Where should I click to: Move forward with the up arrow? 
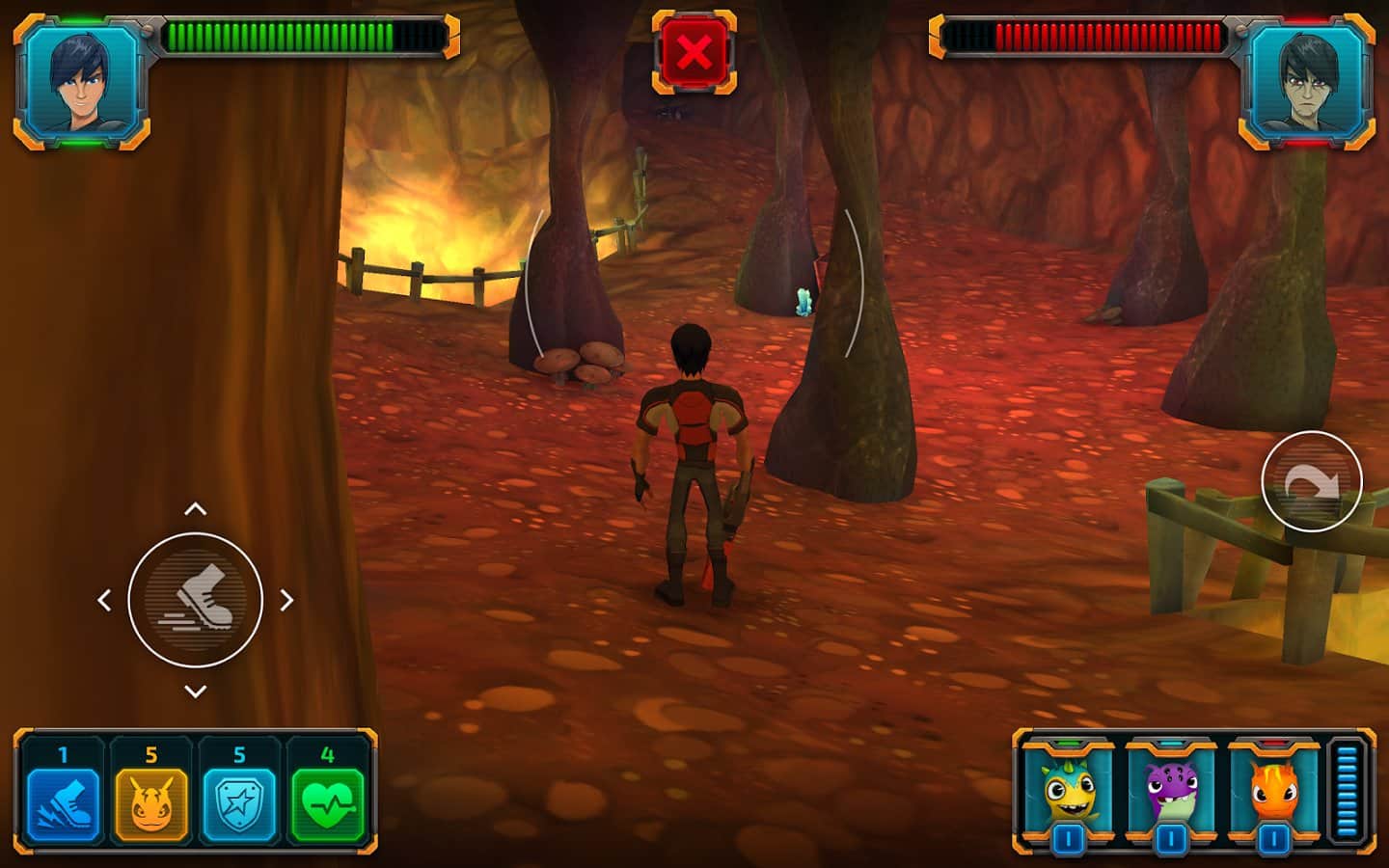click(x=196, y=509)
